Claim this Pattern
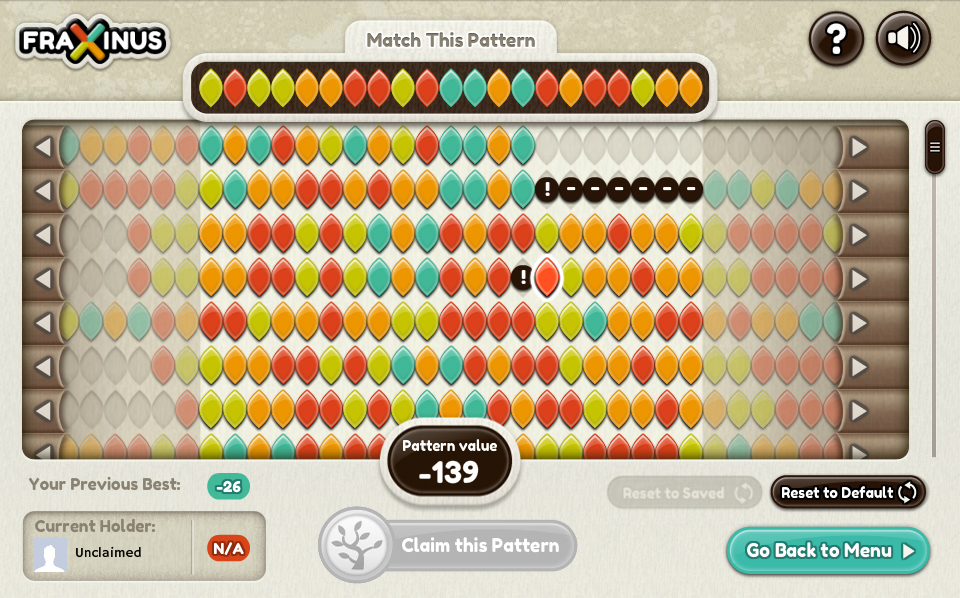This screenshot has height=598, width=960. pos(448,546)
